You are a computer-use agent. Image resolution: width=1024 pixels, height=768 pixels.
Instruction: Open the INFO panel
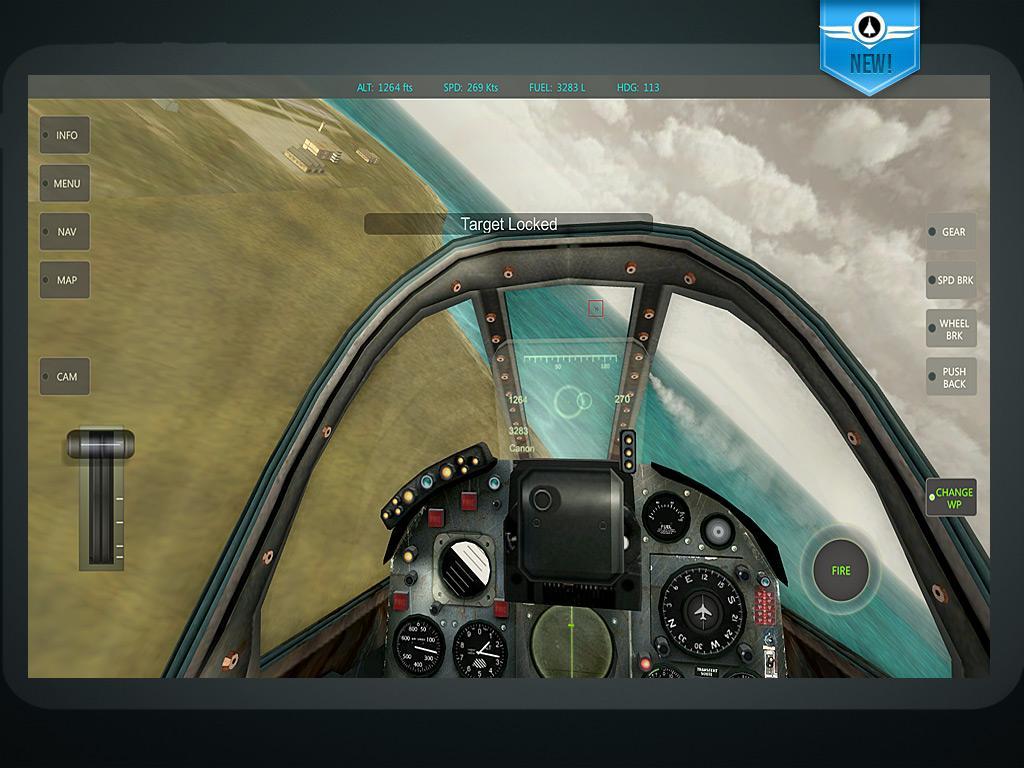pyautogui.click(x=65, y=135)
